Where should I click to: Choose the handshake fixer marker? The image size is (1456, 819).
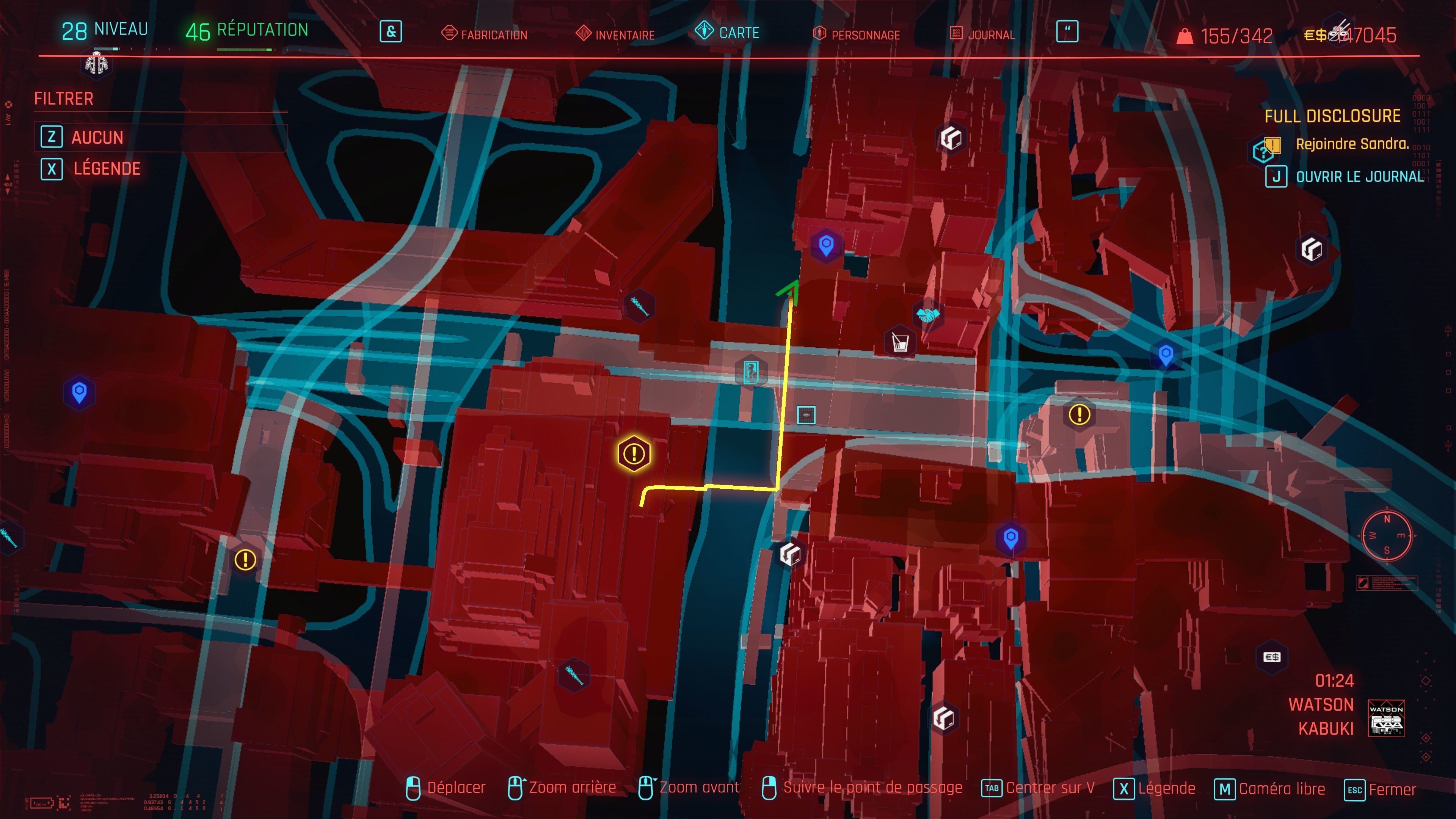click(x=927, y=314)
